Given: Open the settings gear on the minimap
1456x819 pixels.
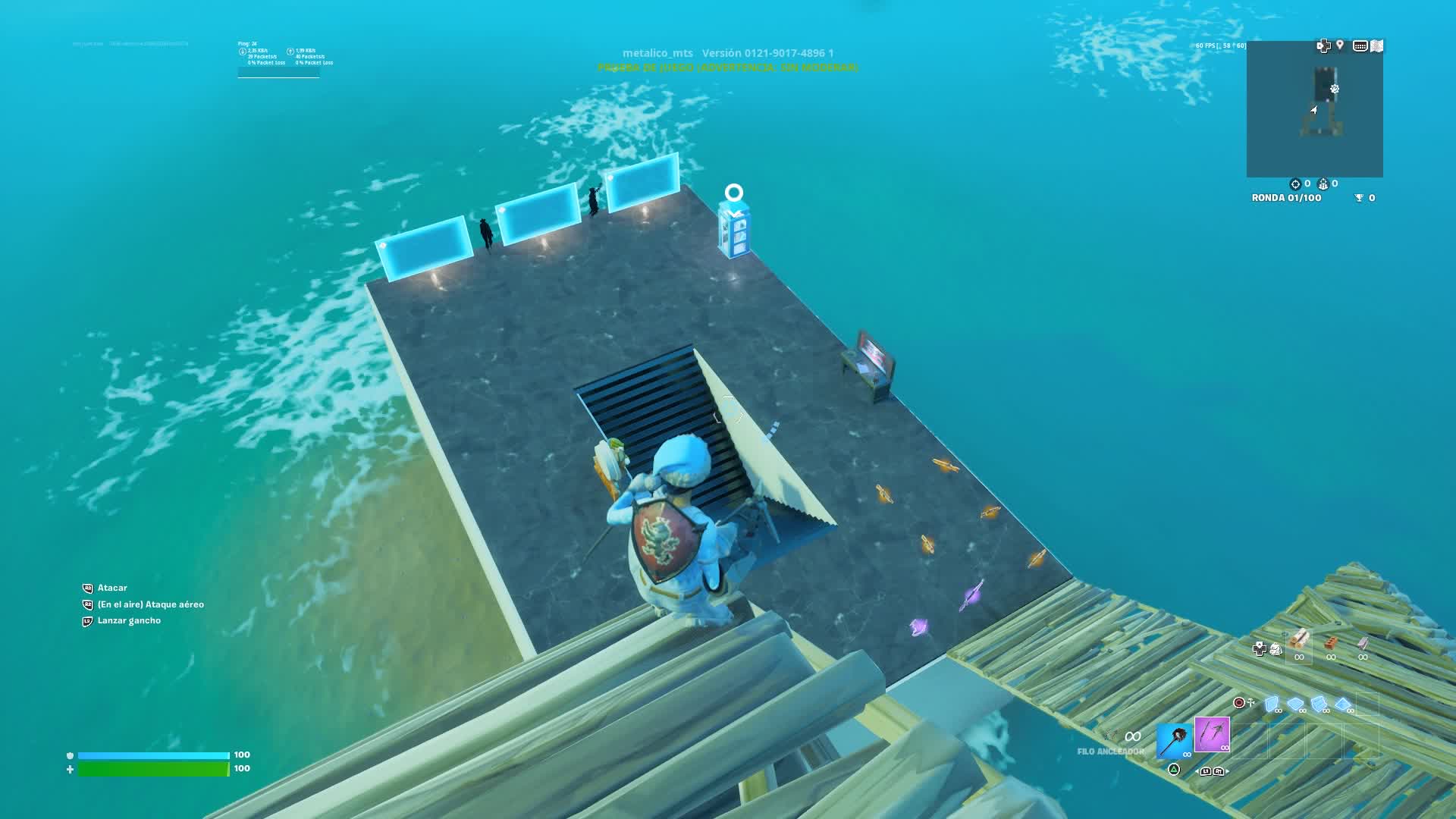Looking at the screenshot, I should click(1334, 89).
